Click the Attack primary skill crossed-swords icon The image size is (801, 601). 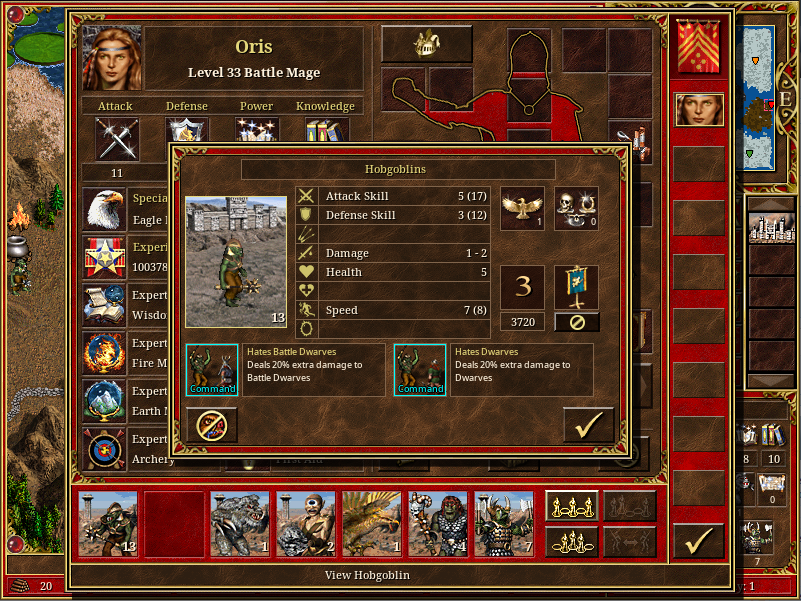(117, 138)
